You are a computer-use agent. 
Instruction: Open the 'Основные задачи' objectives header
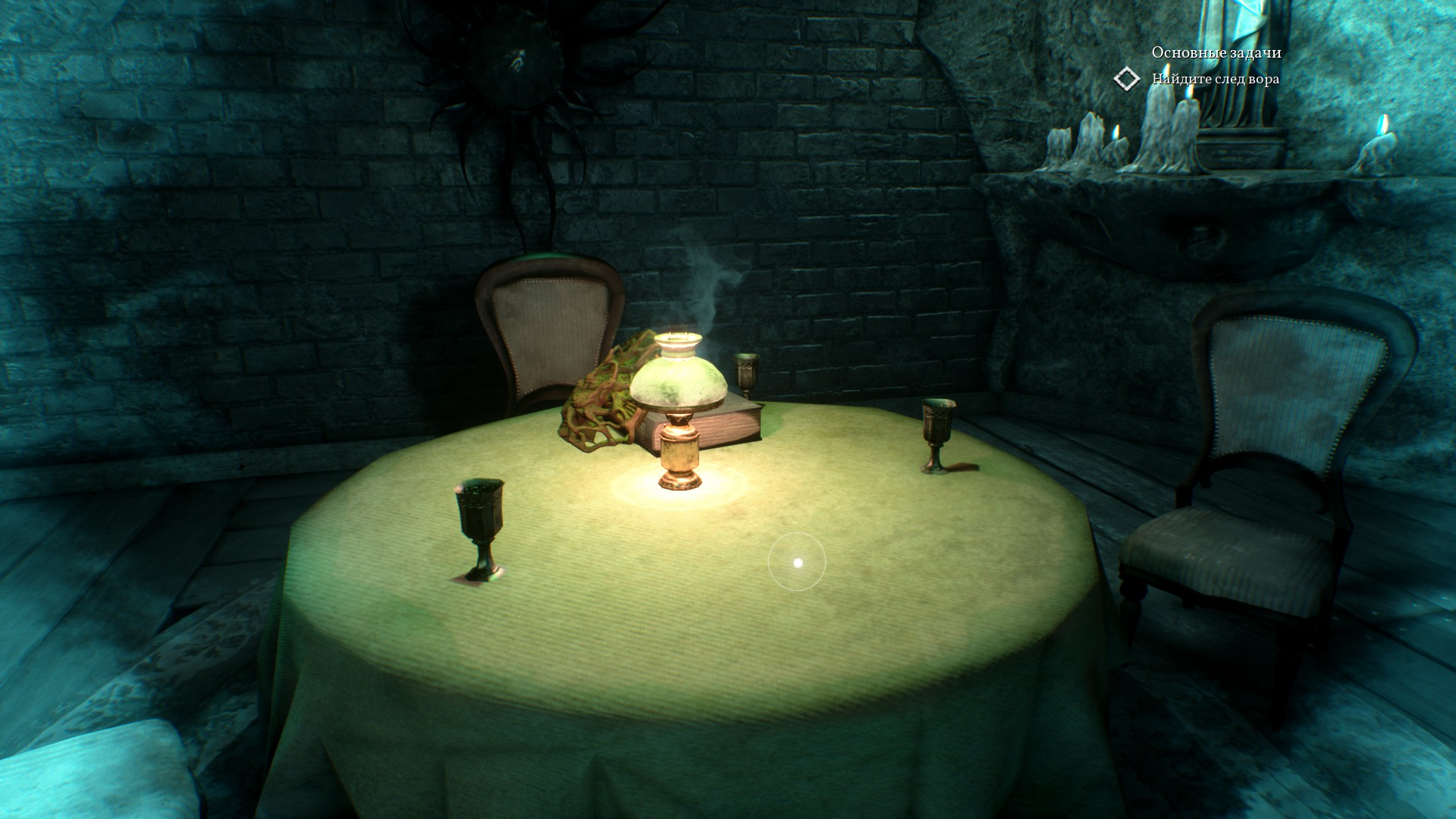point(1216,52)
